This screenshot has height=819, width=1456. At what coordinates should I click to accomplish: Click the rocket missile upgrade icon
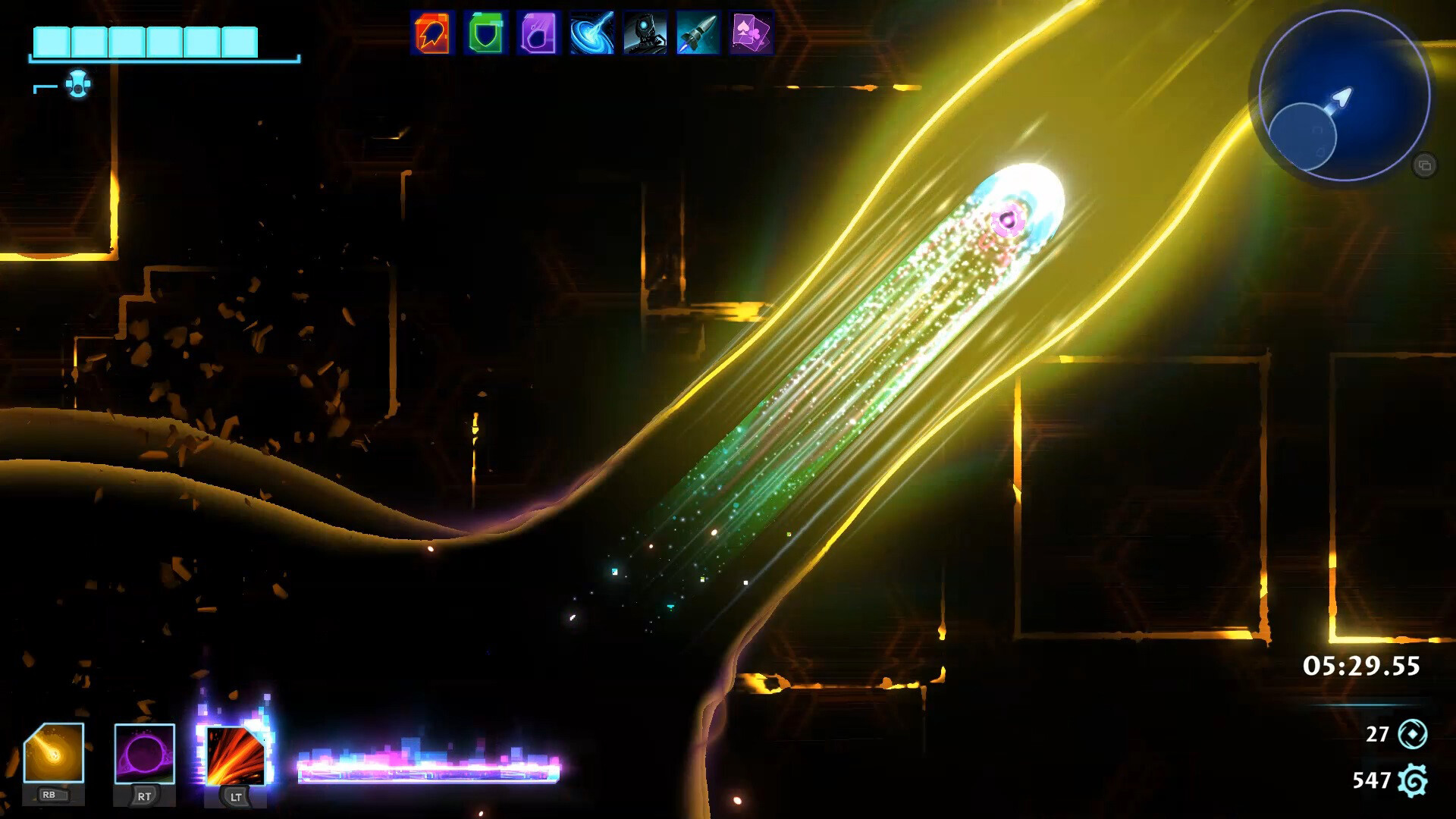(695, 33)
